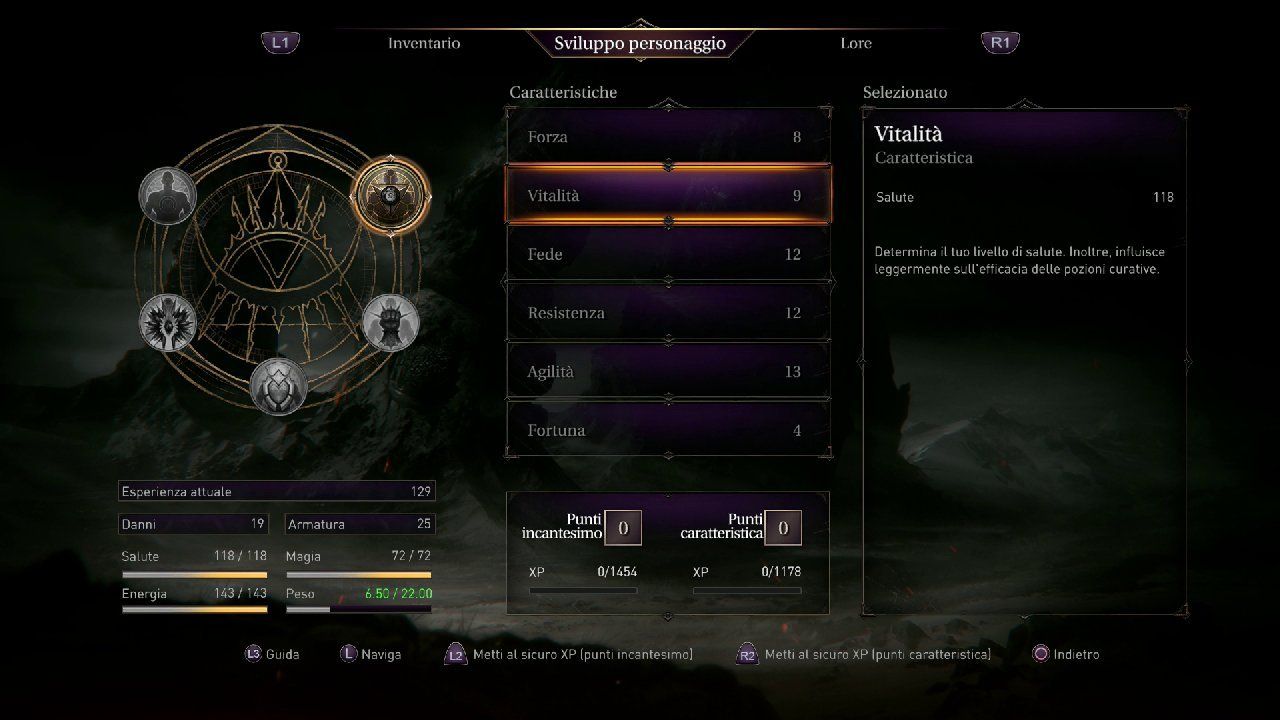Image resolution: width=1280 pixels, height=720 pixels.
Task: Select the Sviluppo personaggio tab
Action: (x=640, y=43)
